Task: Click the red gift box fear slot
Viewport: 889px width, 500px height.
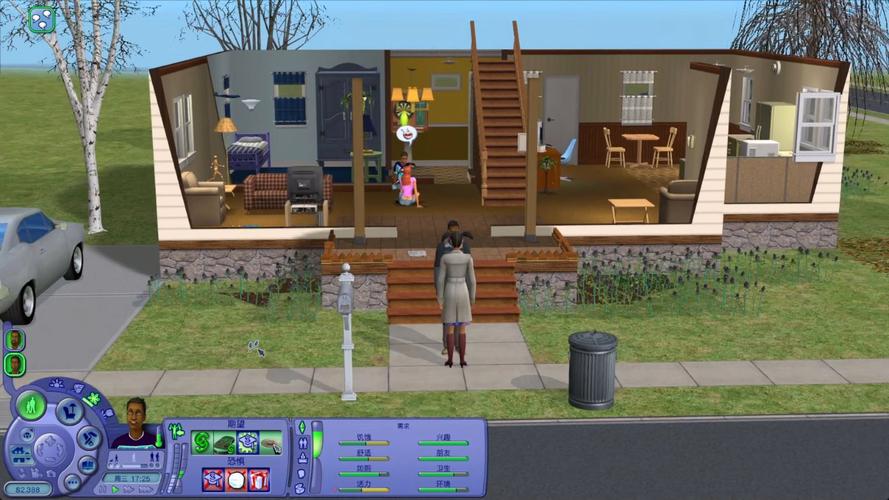Action: coord(258,479)
